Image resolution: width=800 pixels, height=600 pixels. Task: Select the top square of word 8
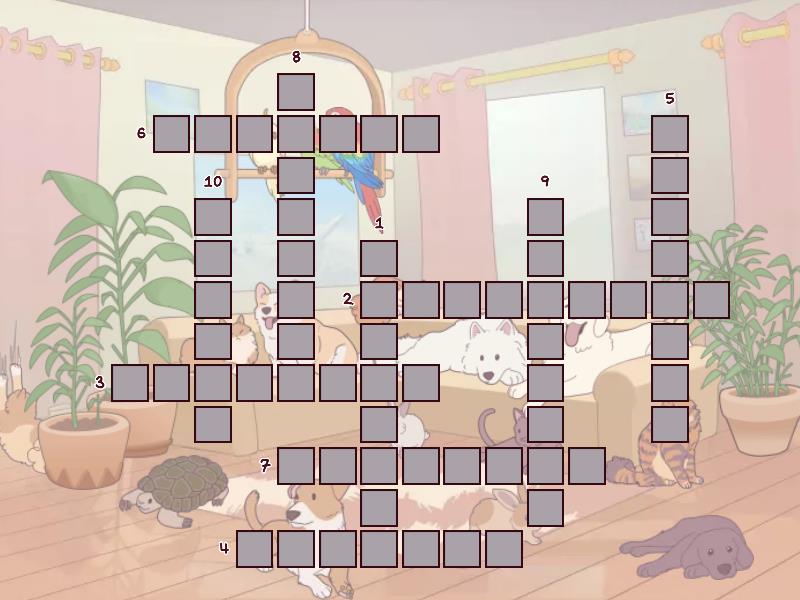coord(296,91)
